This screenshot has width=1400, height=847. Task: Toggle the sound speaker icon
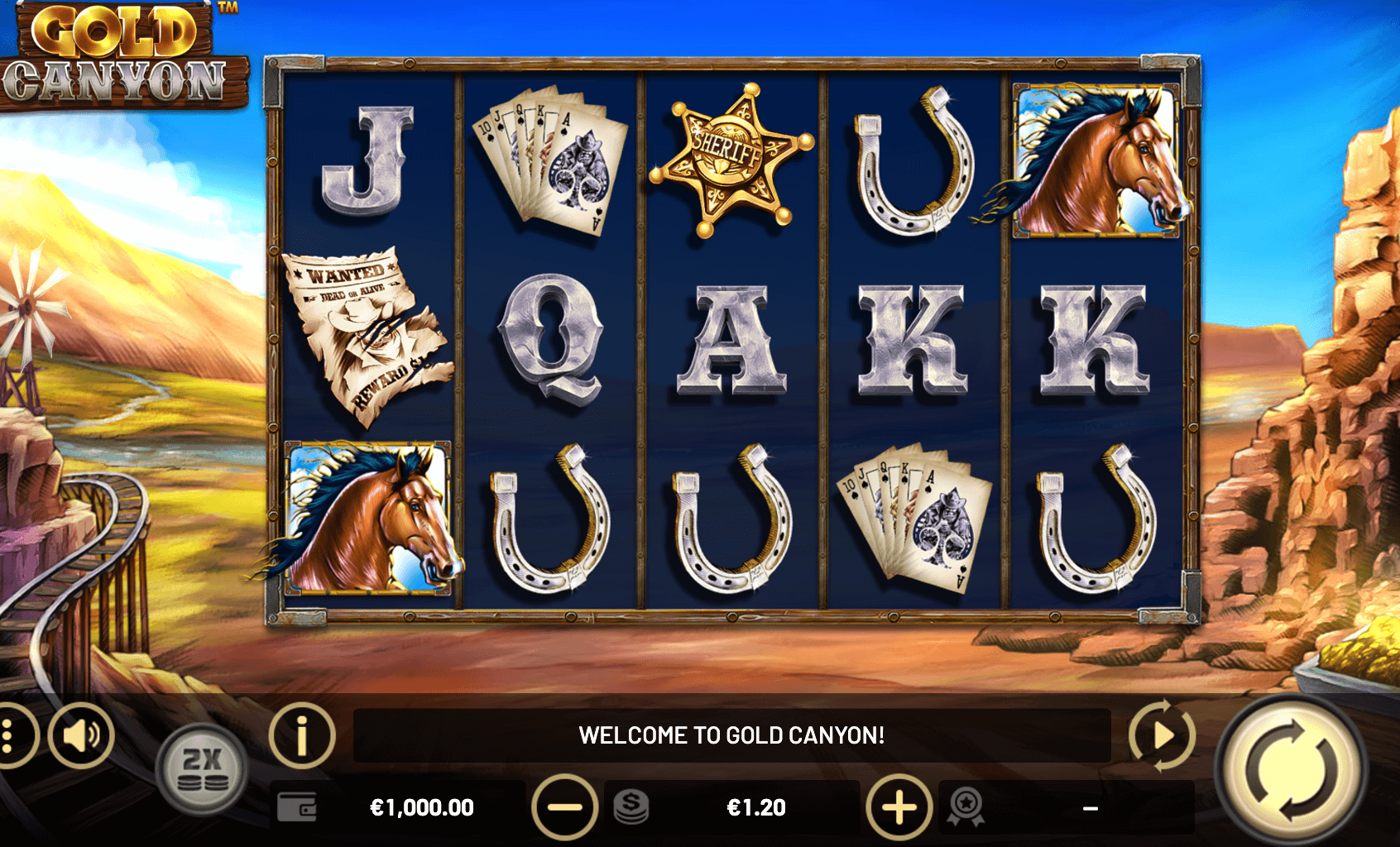(x=81, y=735)
